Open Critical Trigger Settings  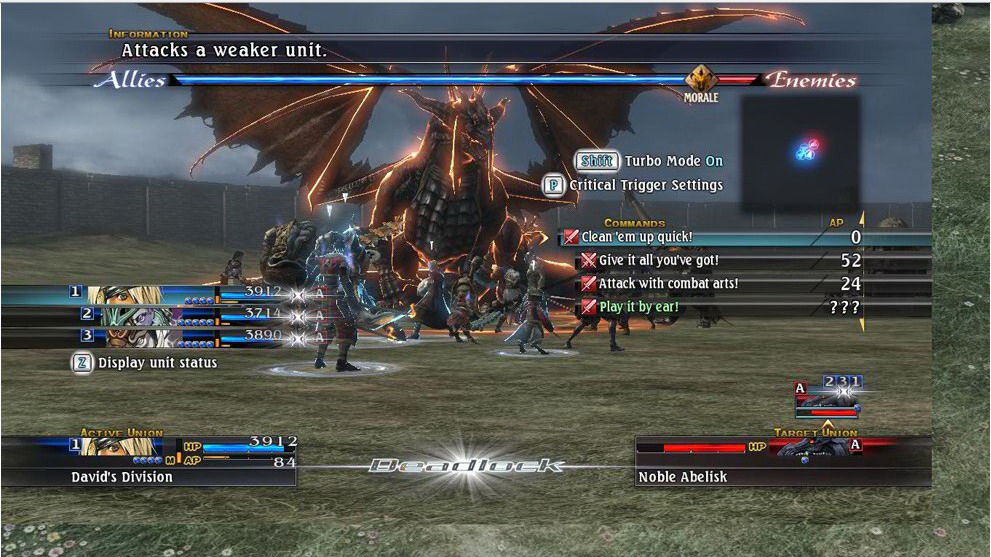[635, 185]
